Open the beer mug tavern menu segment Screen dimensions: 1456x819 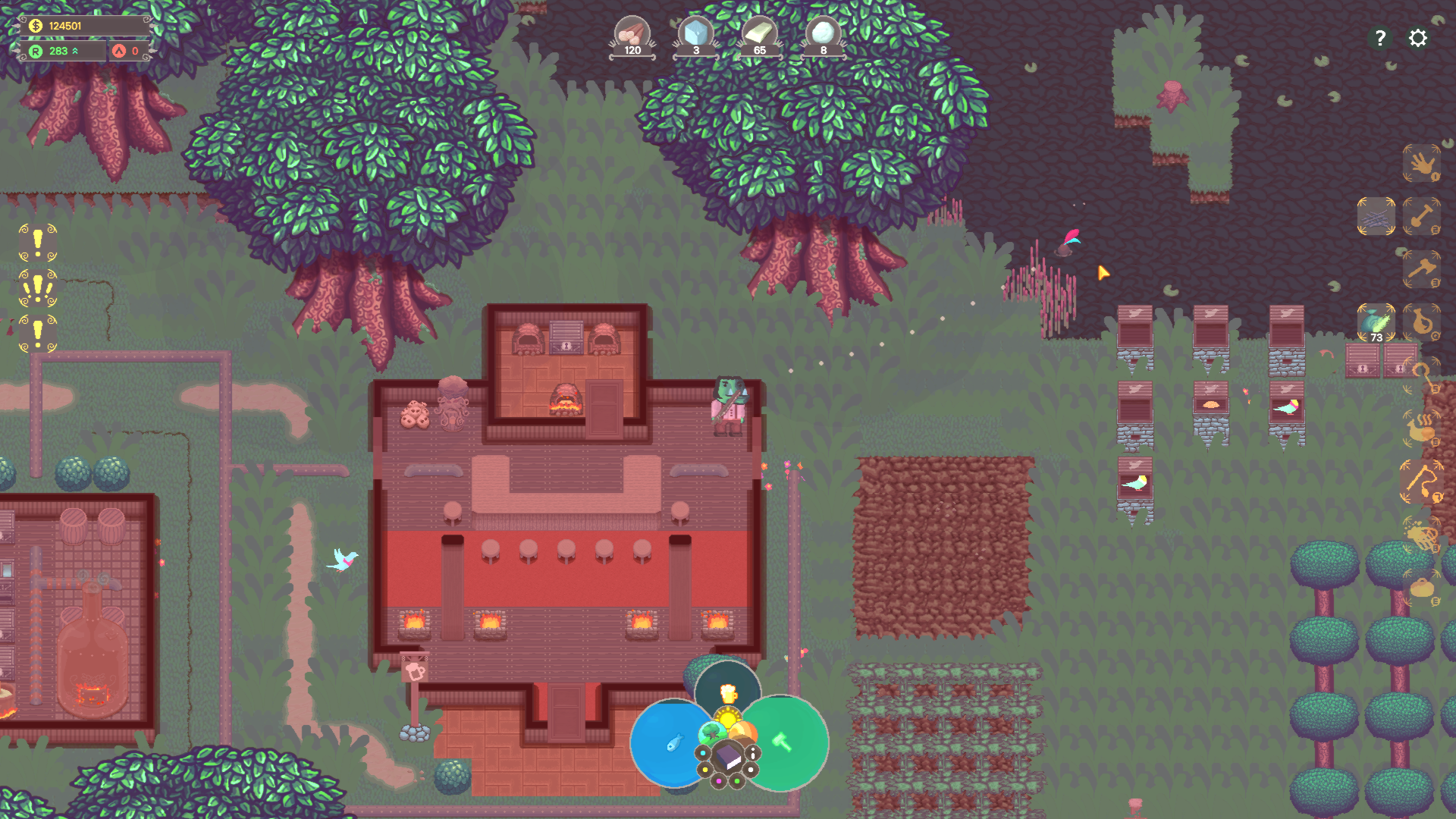pos(729,693)
